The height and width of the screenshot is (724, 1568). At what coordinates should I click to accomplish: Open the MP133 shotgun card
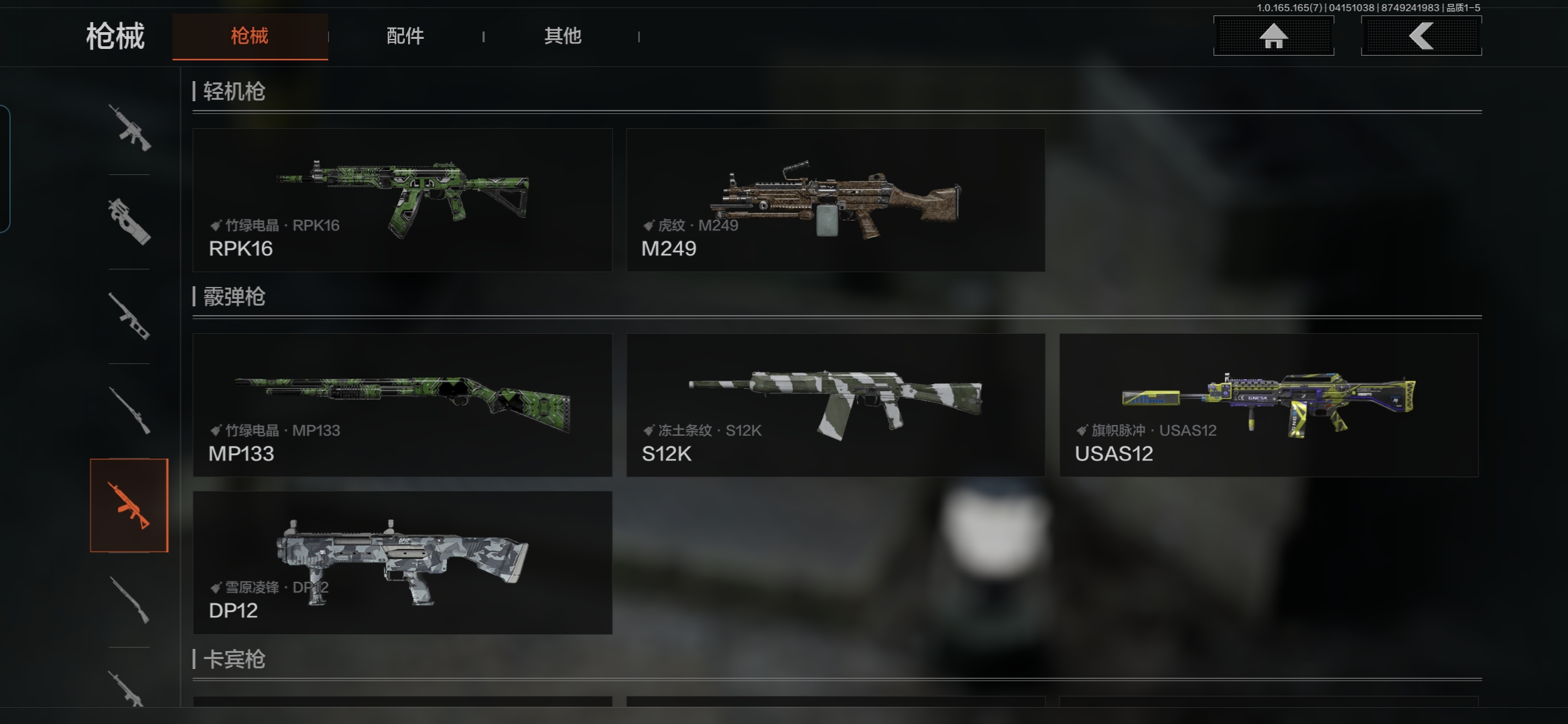coord(402,405)
